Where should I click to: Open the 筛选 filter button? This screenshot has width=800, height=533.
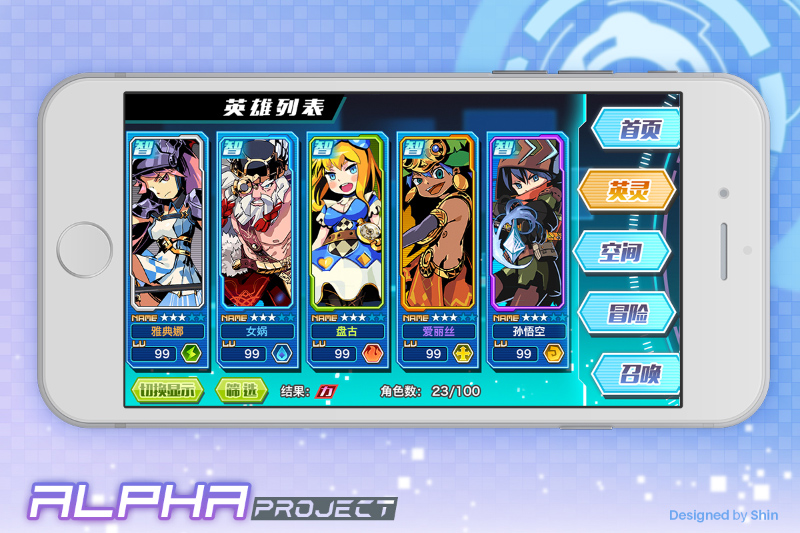click(243, 390)
